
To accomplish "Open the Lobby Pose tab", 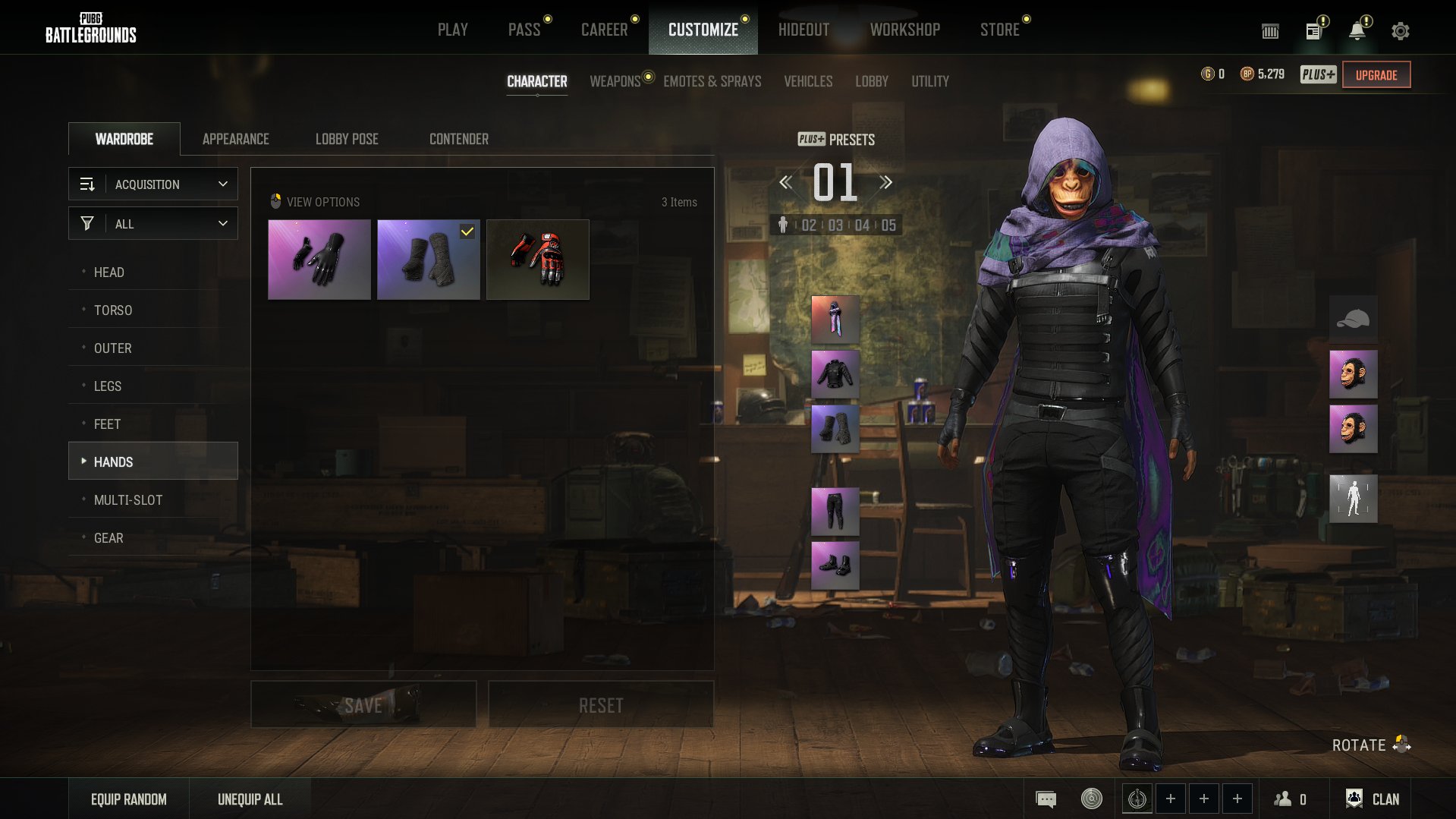I will (347, 139).
